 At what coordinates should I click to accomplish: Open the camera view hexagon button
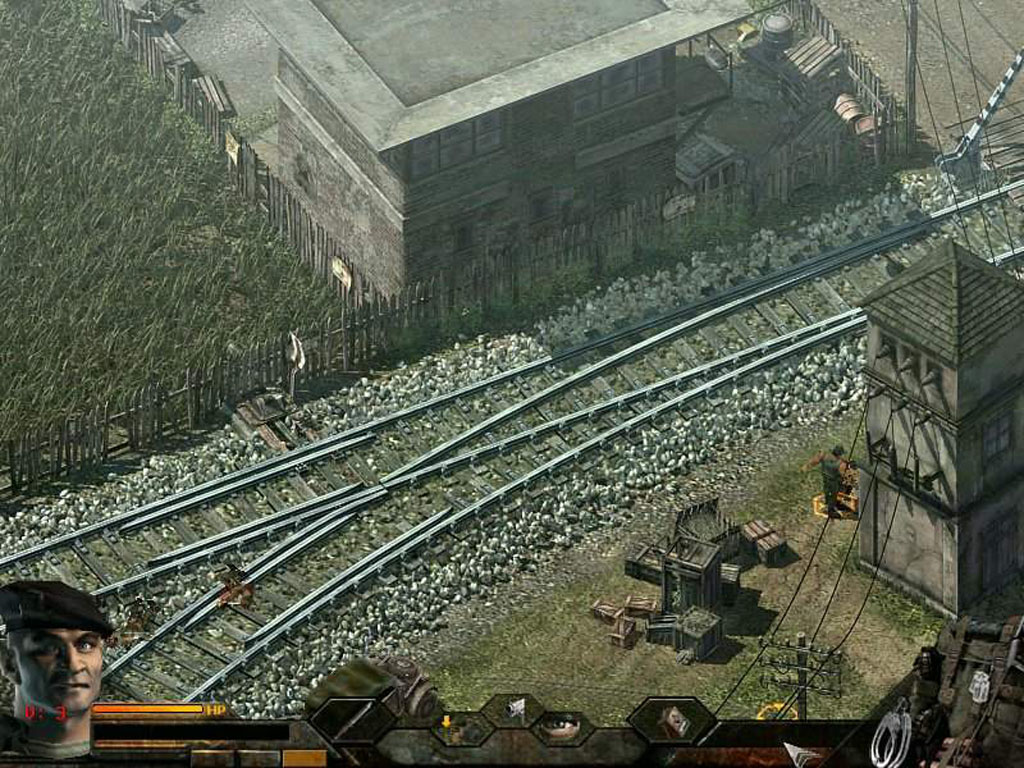(514, 709)
